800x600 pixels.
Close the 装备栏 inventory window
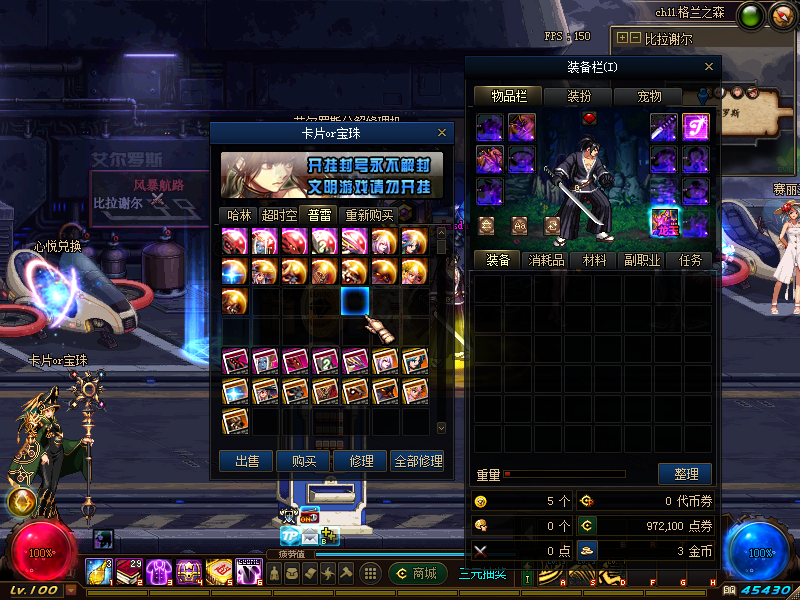[710, 67]
